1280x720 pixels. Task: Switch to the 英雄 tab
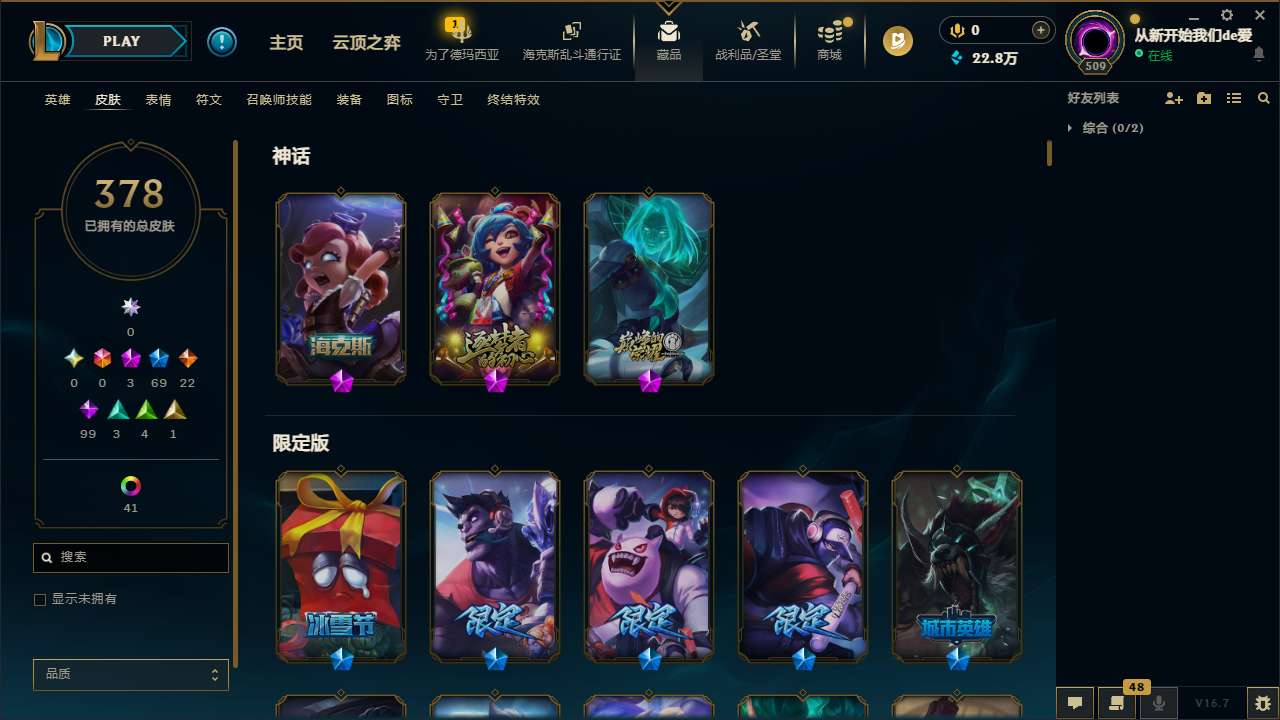57,100
